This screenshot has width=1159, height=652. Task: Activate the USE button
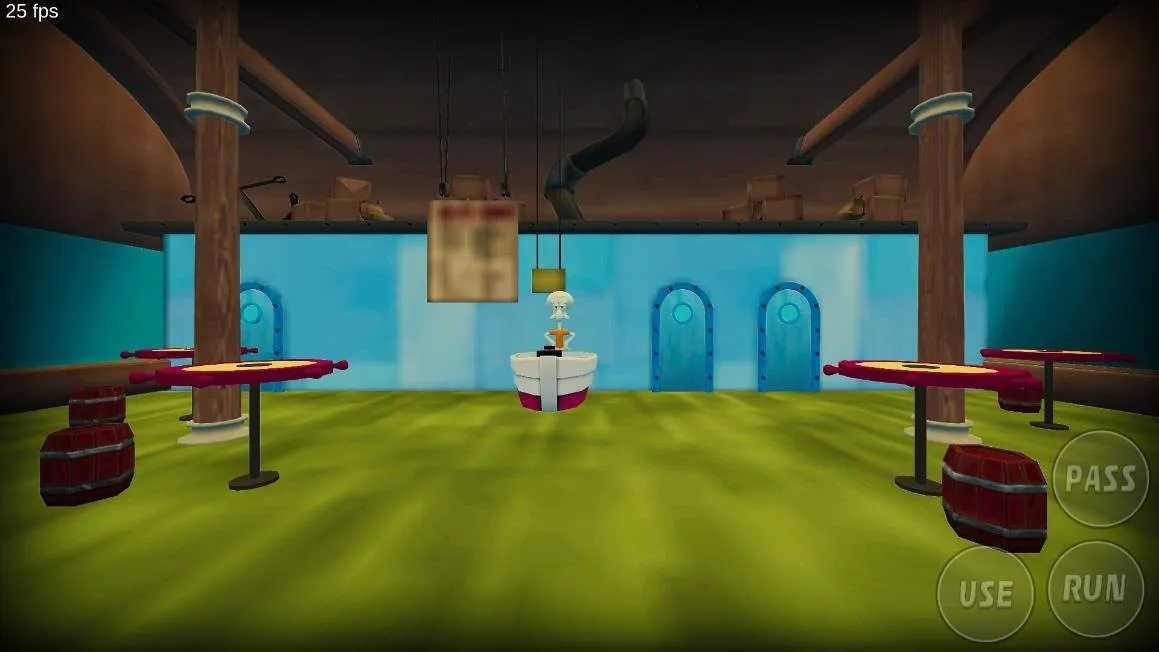pos(985,594)
